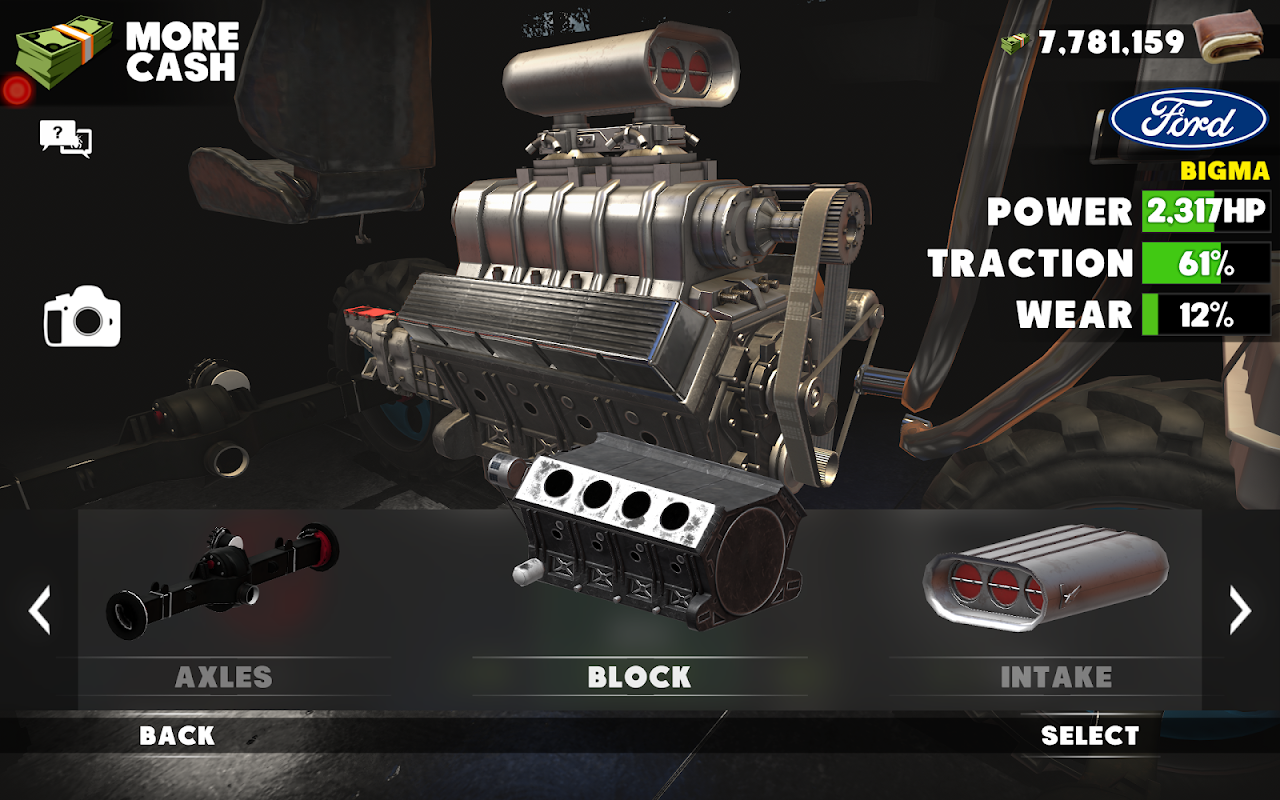Open the help chat bubble icon

coord(65,138)
